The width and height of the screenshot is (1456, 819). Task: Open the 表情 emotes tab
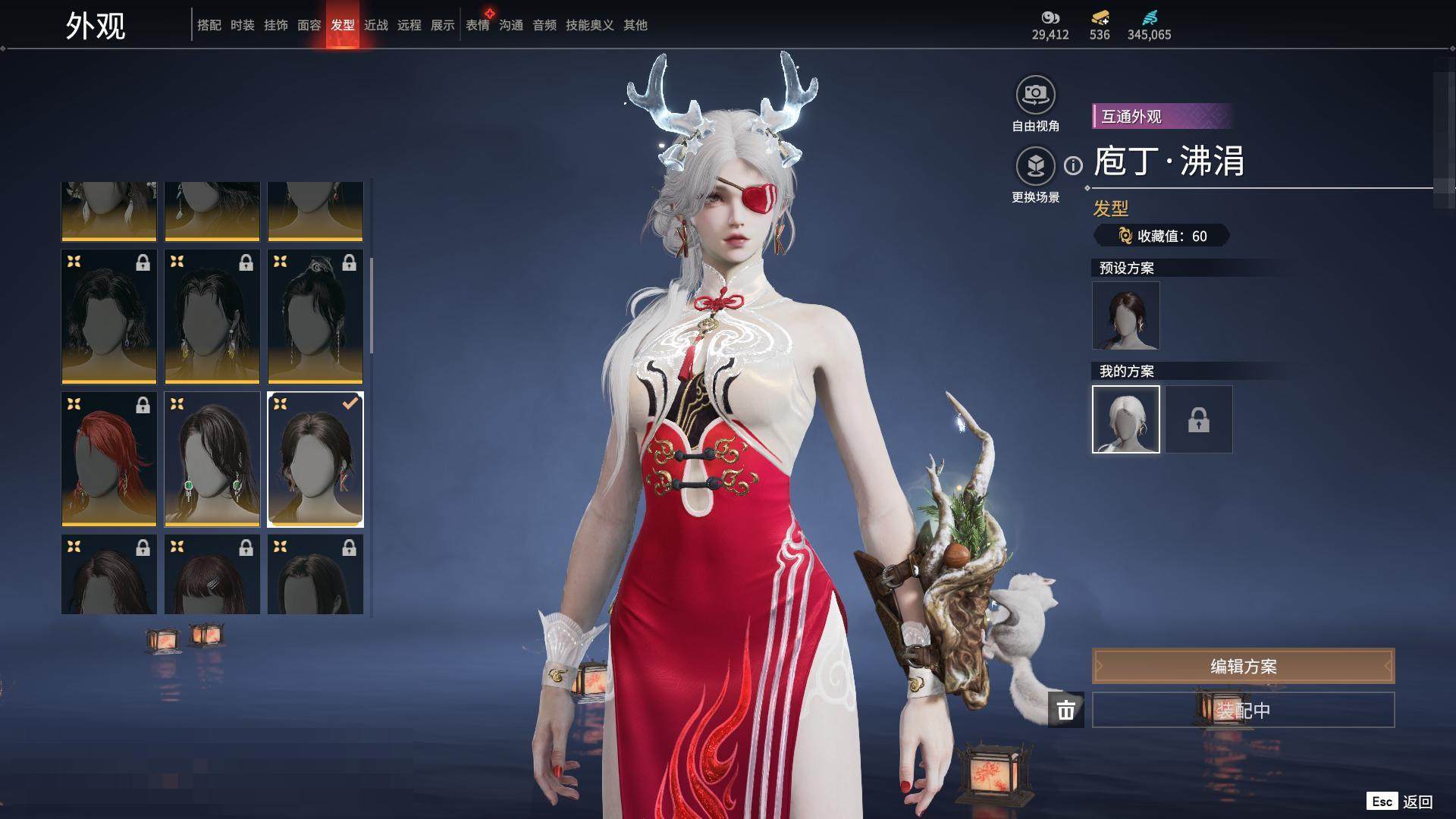(x=477, y=25)
